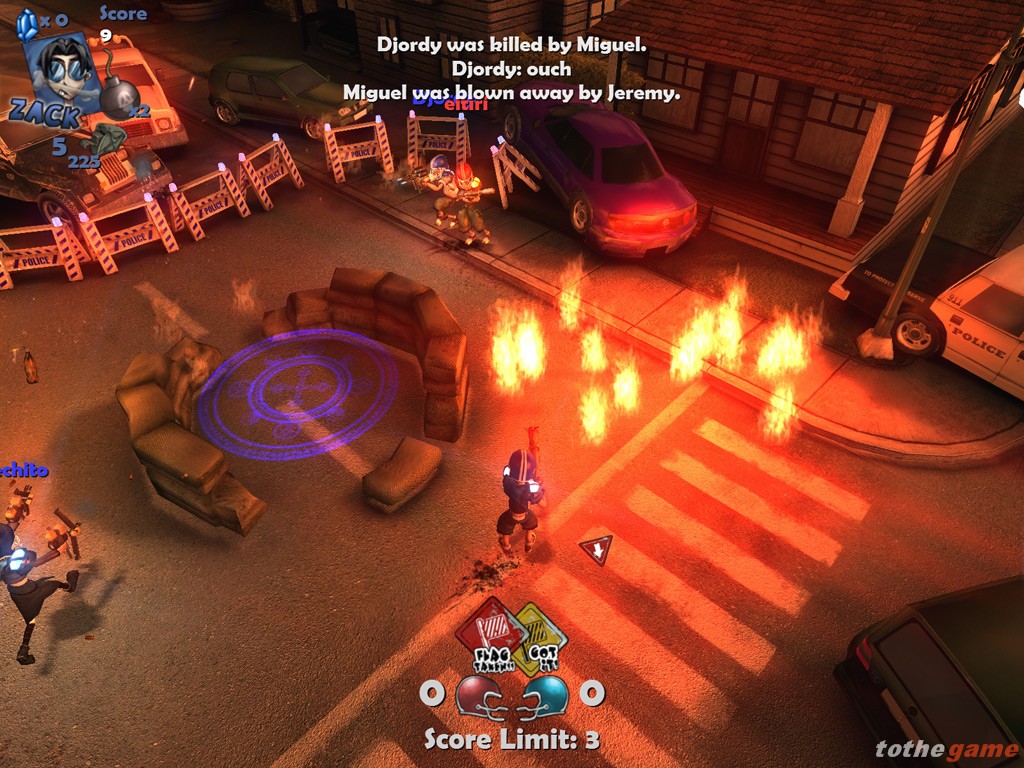Click the yellow Got It sign
1024x768 pixels.
(x=540, y=640)
